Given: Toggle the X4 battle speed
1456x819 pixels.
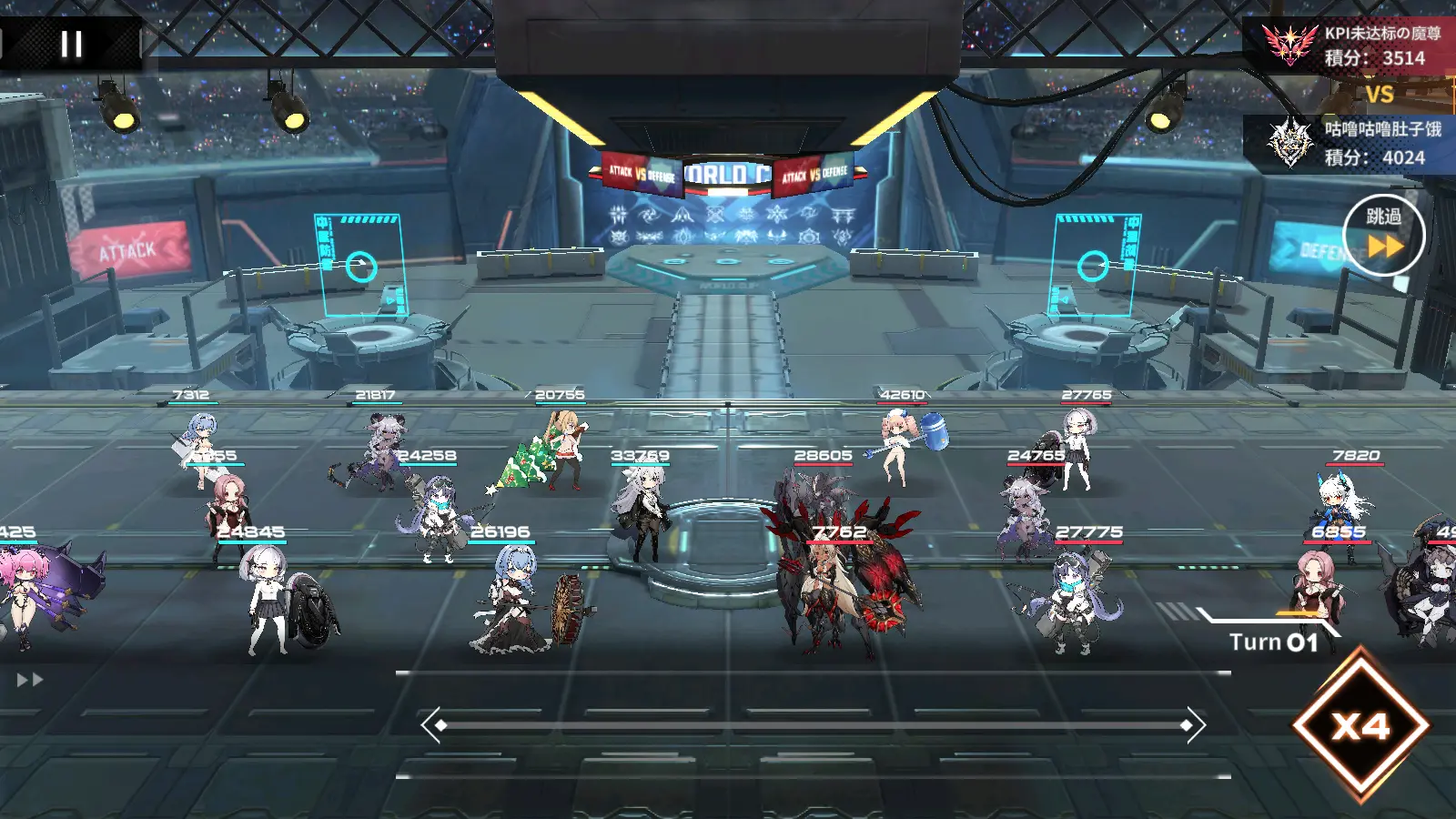Looking at the screenshot, I should pyautogui.click(x=1360, y=726).
